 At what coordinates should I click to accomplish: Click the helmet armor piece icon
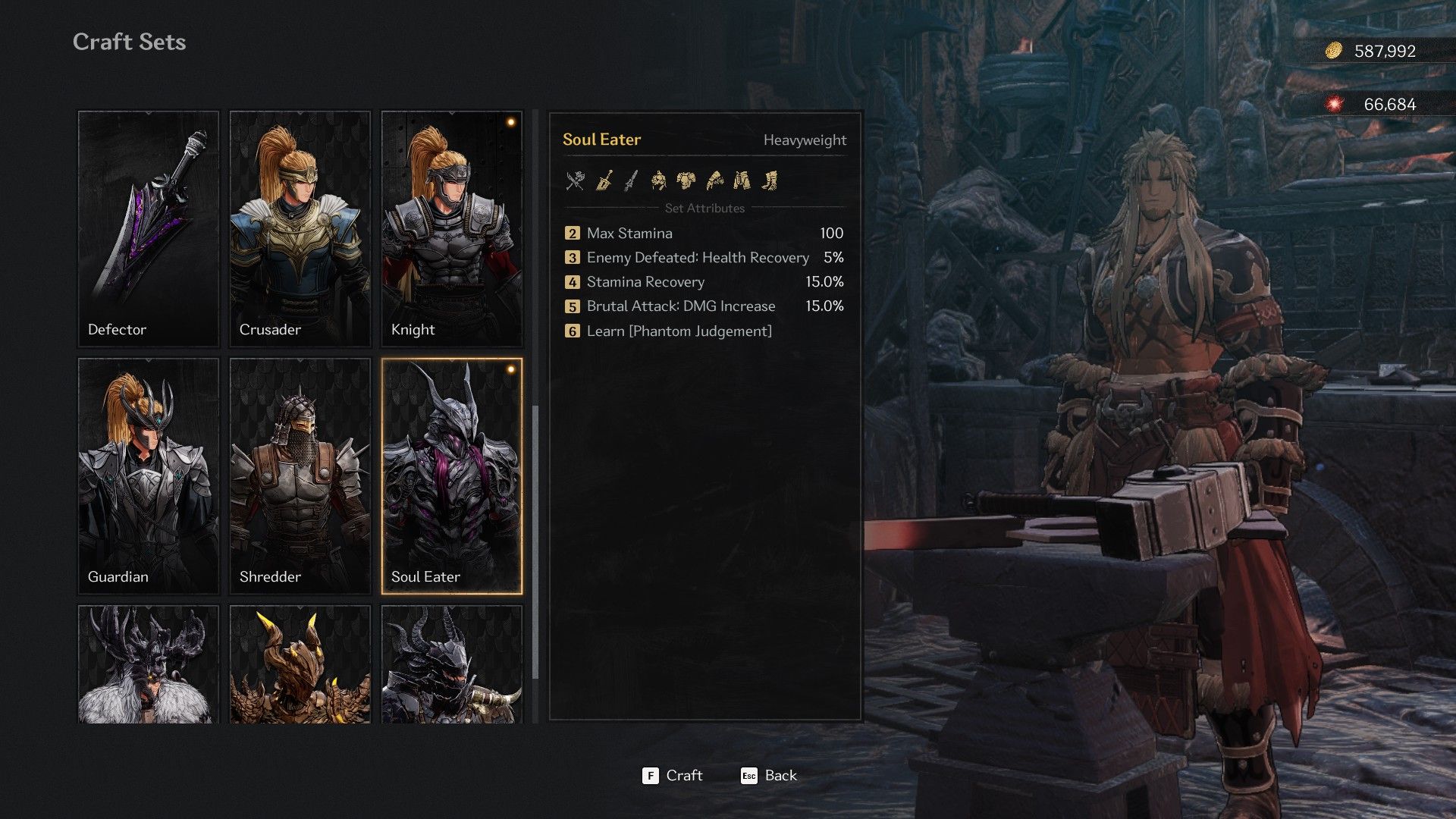point(661,180)
